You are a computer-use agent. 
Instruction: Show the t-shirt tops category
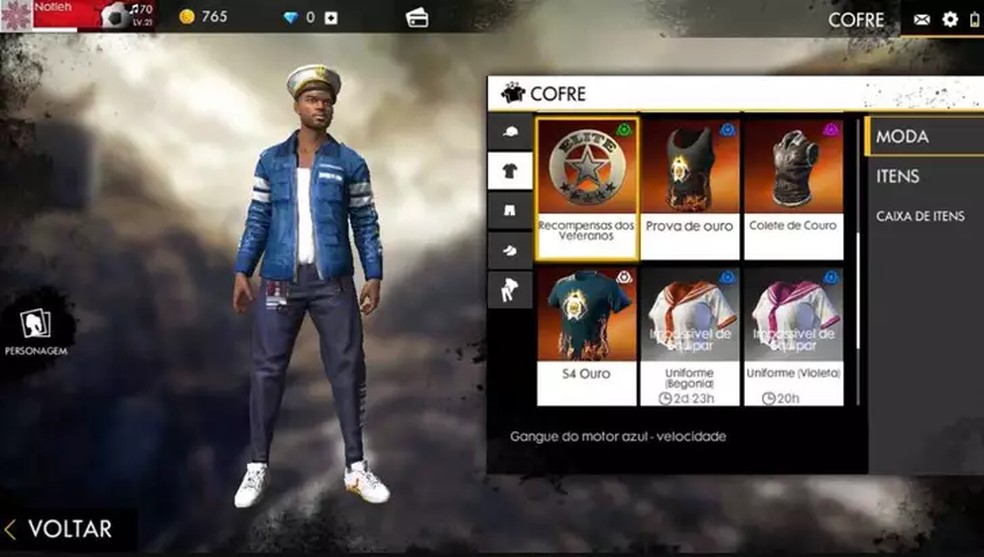510,171
